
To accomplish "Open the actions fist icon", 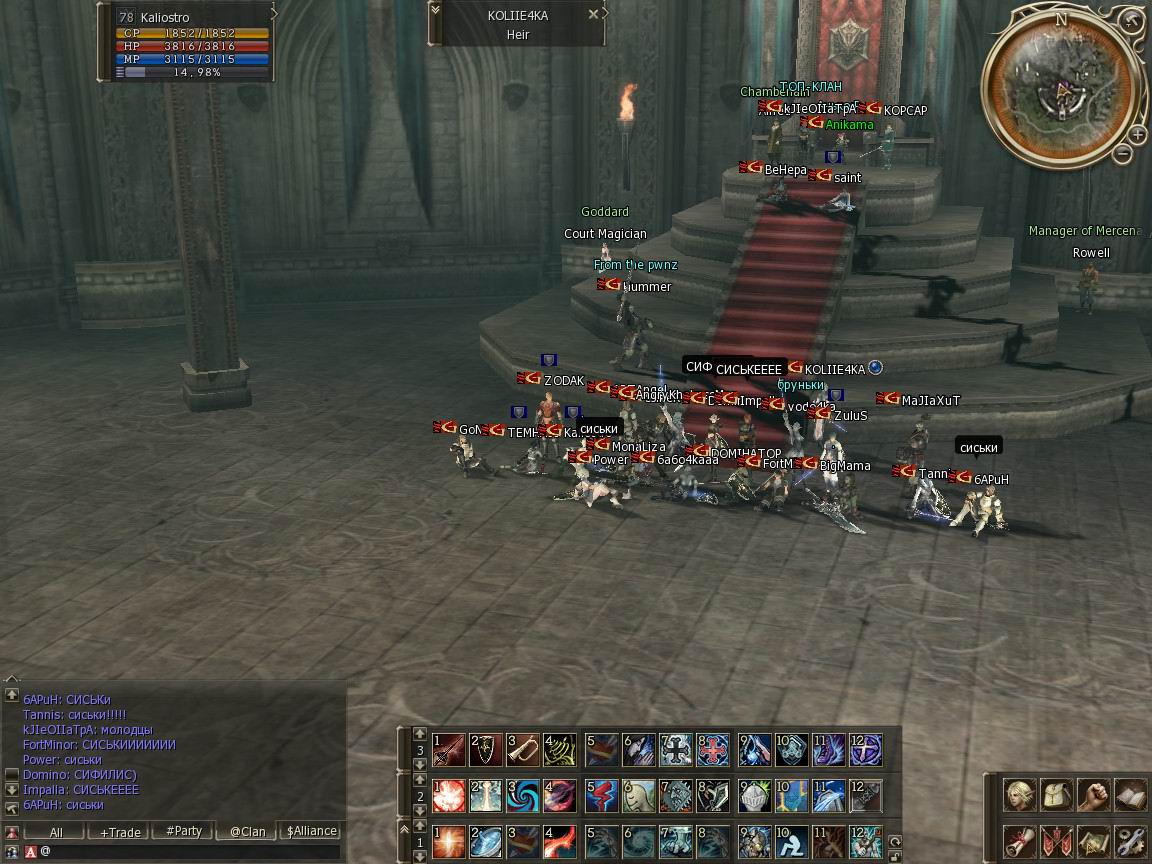I will tap(1093, 797).
